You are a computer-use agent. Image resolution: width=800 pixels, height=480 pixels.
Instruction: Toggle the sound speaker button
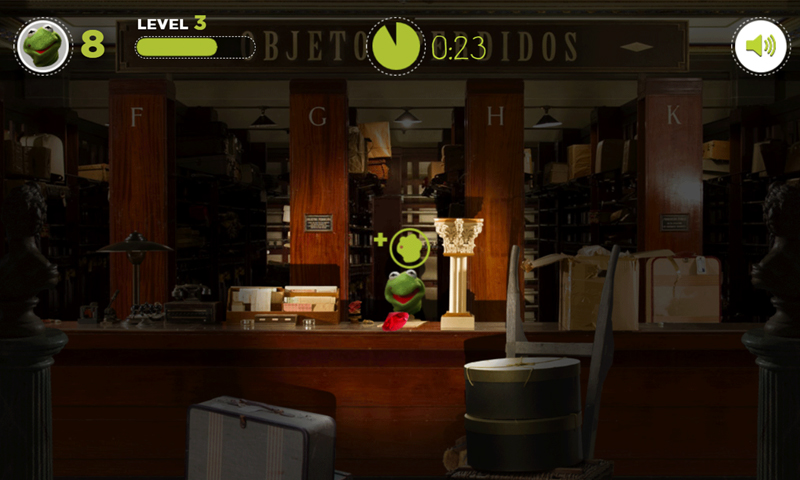pyautogui.click(x=760, y=46)
